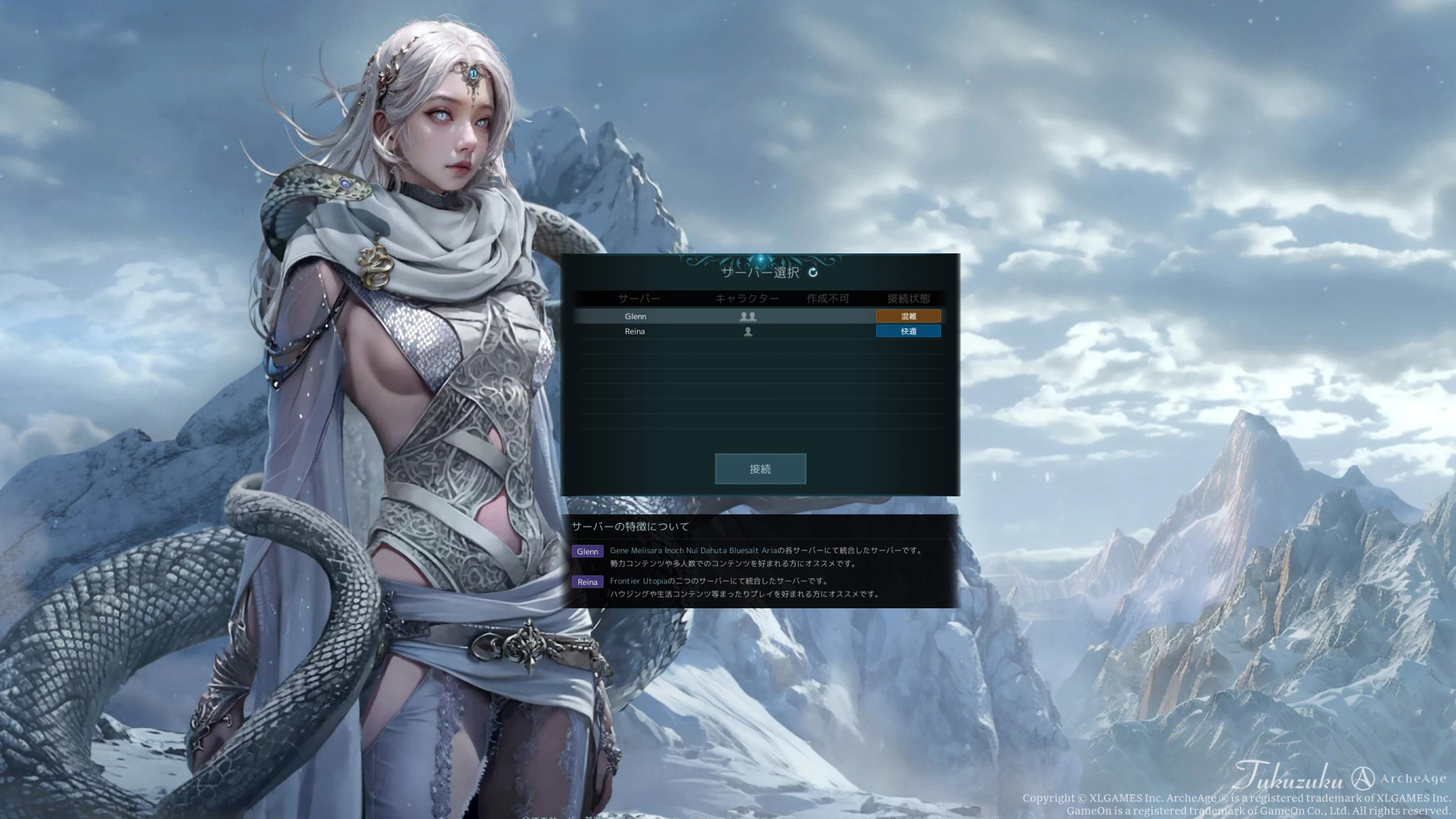Image resolution: width=1456 pixels, height=819 pixels.
Task: Click the single character icon on the Reina row
Action: [747, 331]
